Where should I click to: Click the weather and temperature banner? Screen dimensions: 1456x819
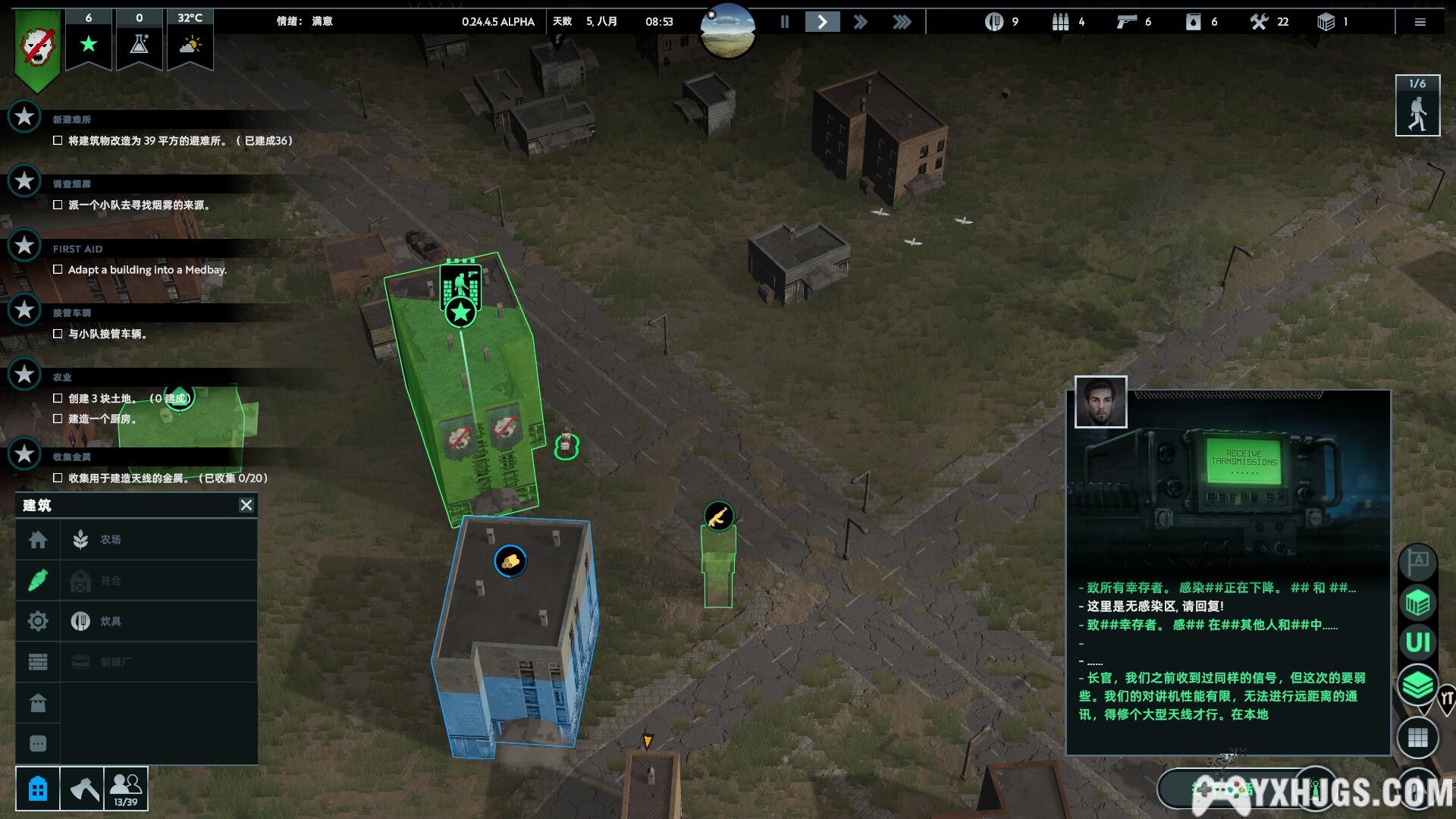[x=190, y=38]
